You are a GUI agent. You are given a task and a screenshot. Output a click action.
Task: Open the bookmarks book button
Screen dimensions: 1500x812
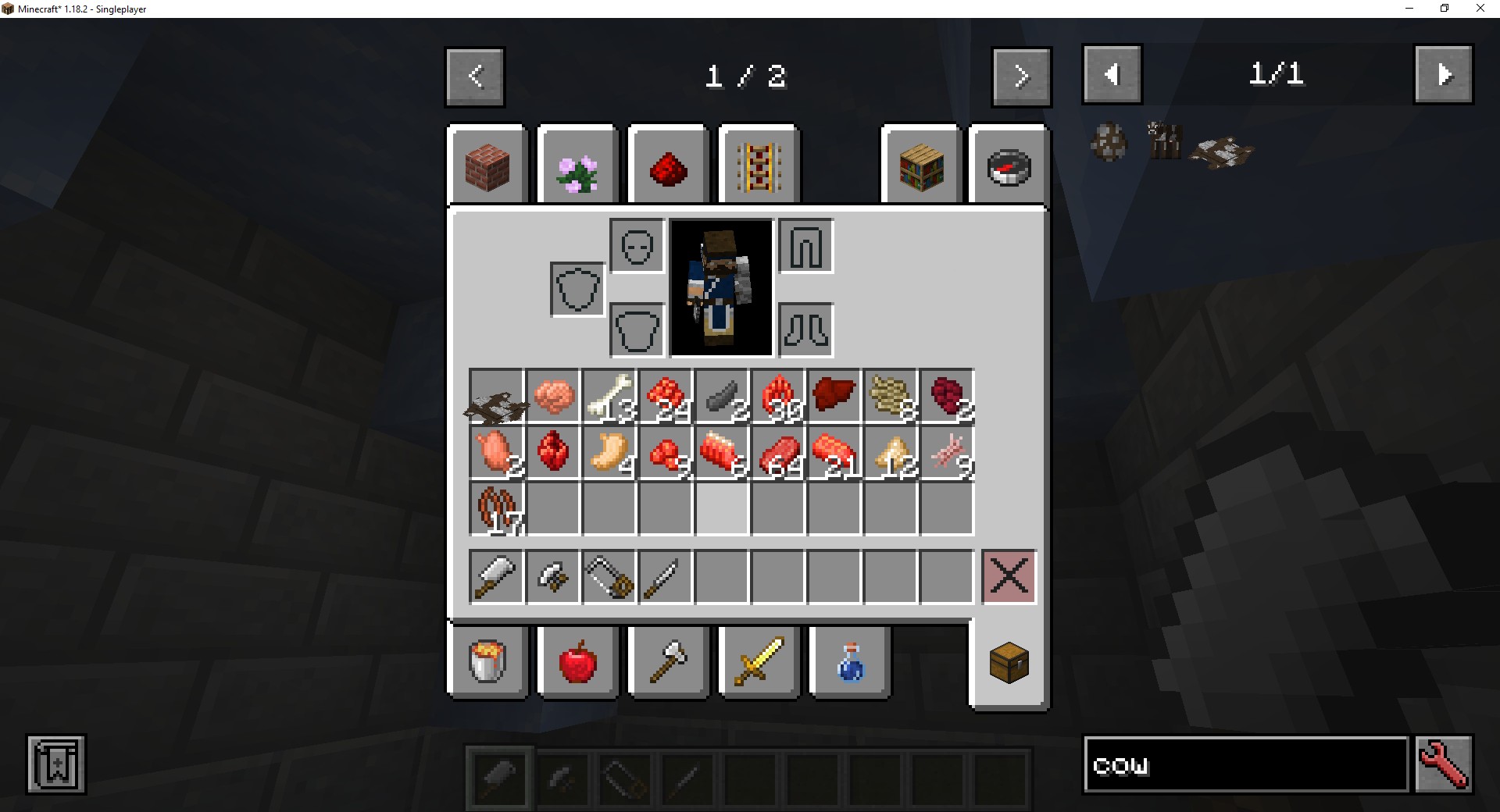(x=56, y=765)
